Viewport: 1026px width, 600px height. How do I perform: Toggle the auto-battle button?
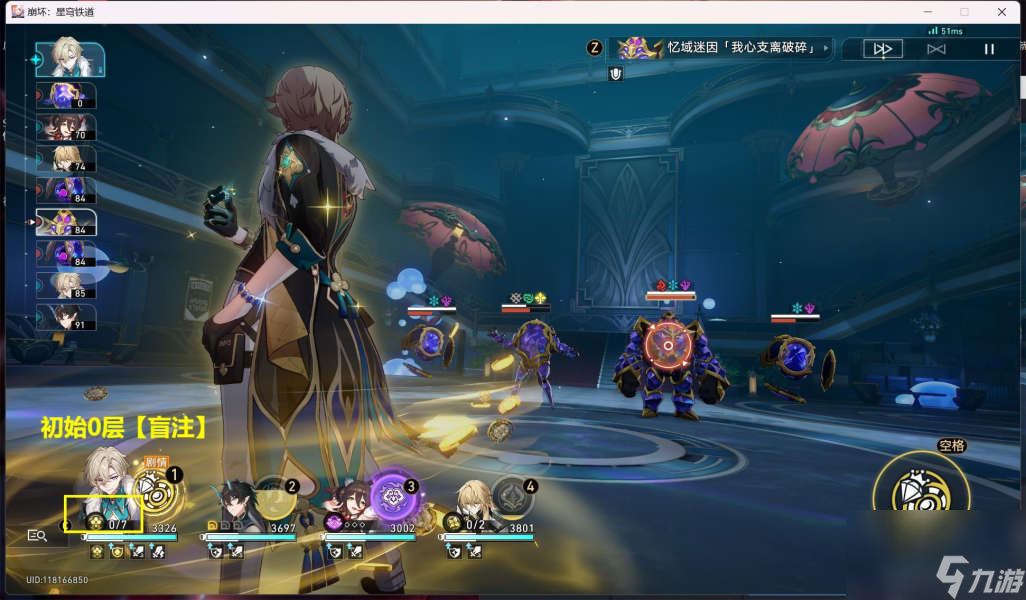point(936,48)
